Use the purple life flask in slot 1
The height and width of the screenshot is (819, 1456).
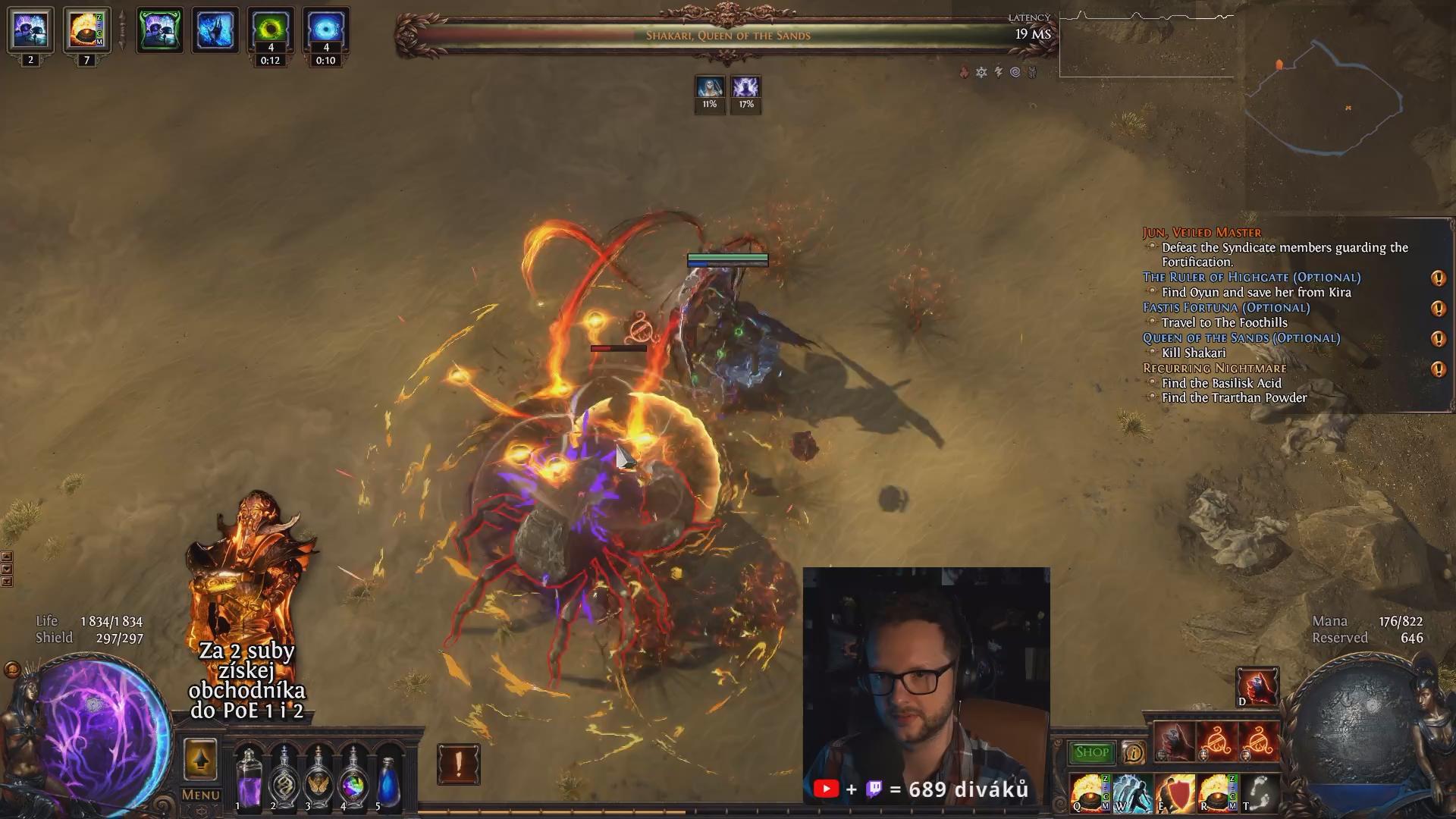pos(248,777)
